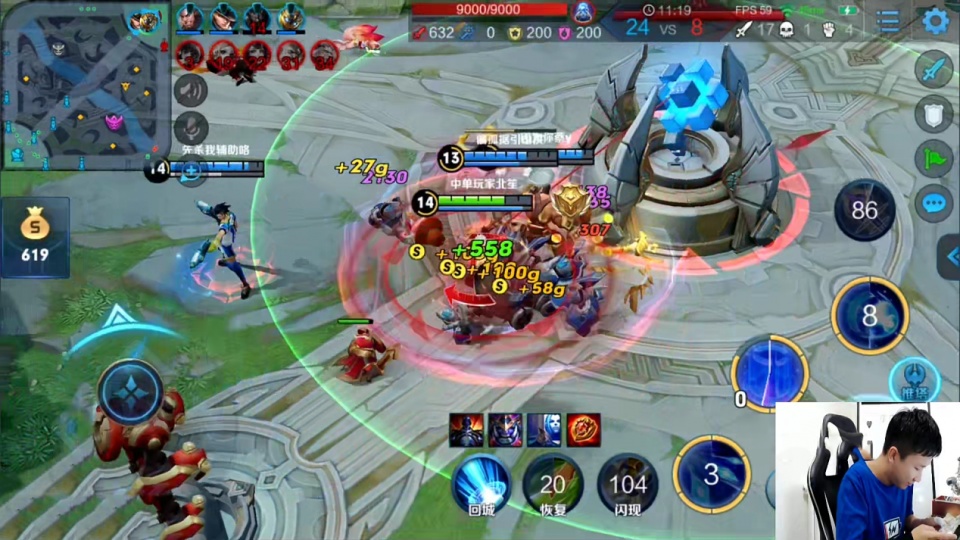Use the skill showing cooldown 86

(x=864, y=210)
